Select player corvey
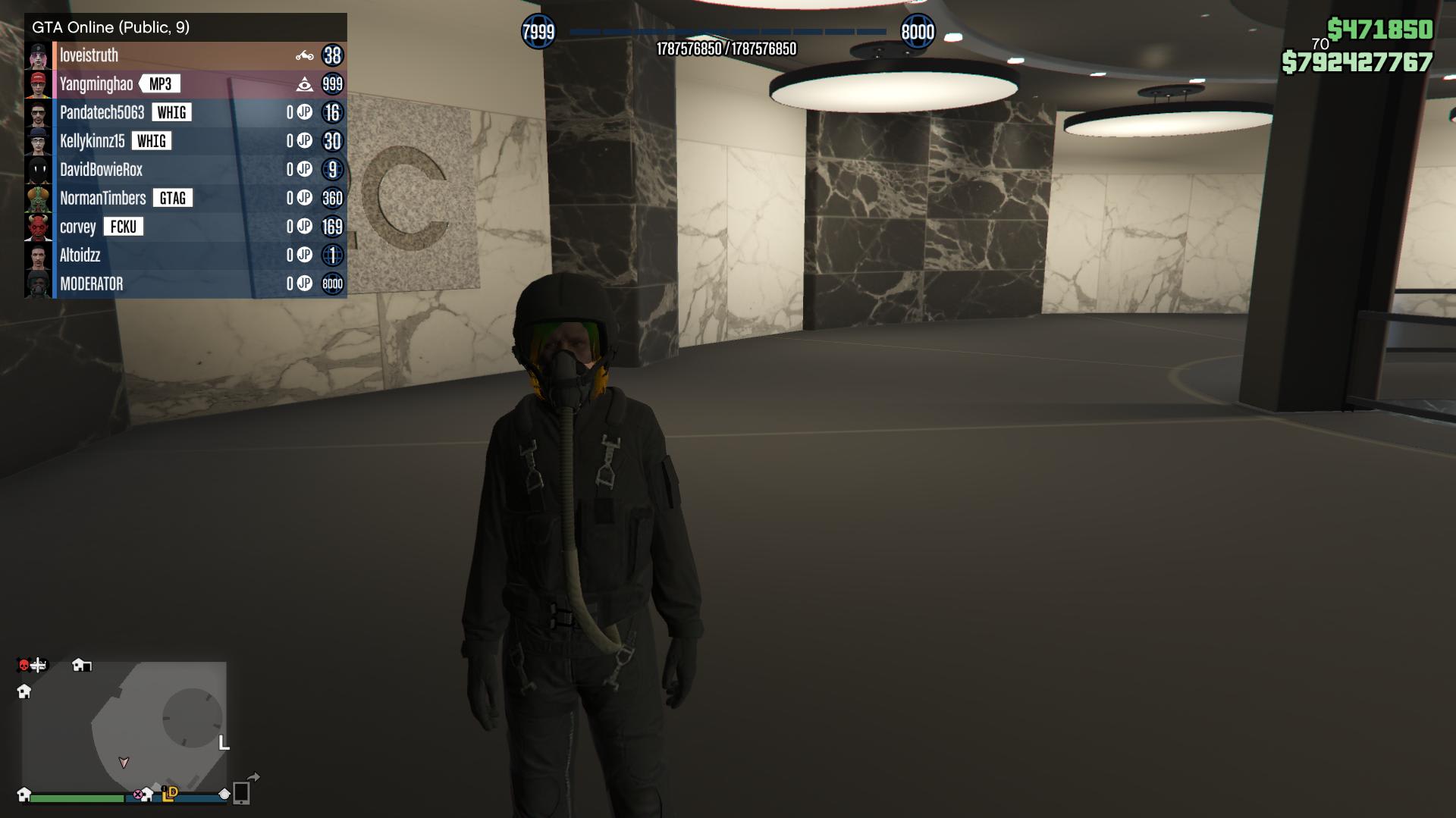 [x=78, y=227]
